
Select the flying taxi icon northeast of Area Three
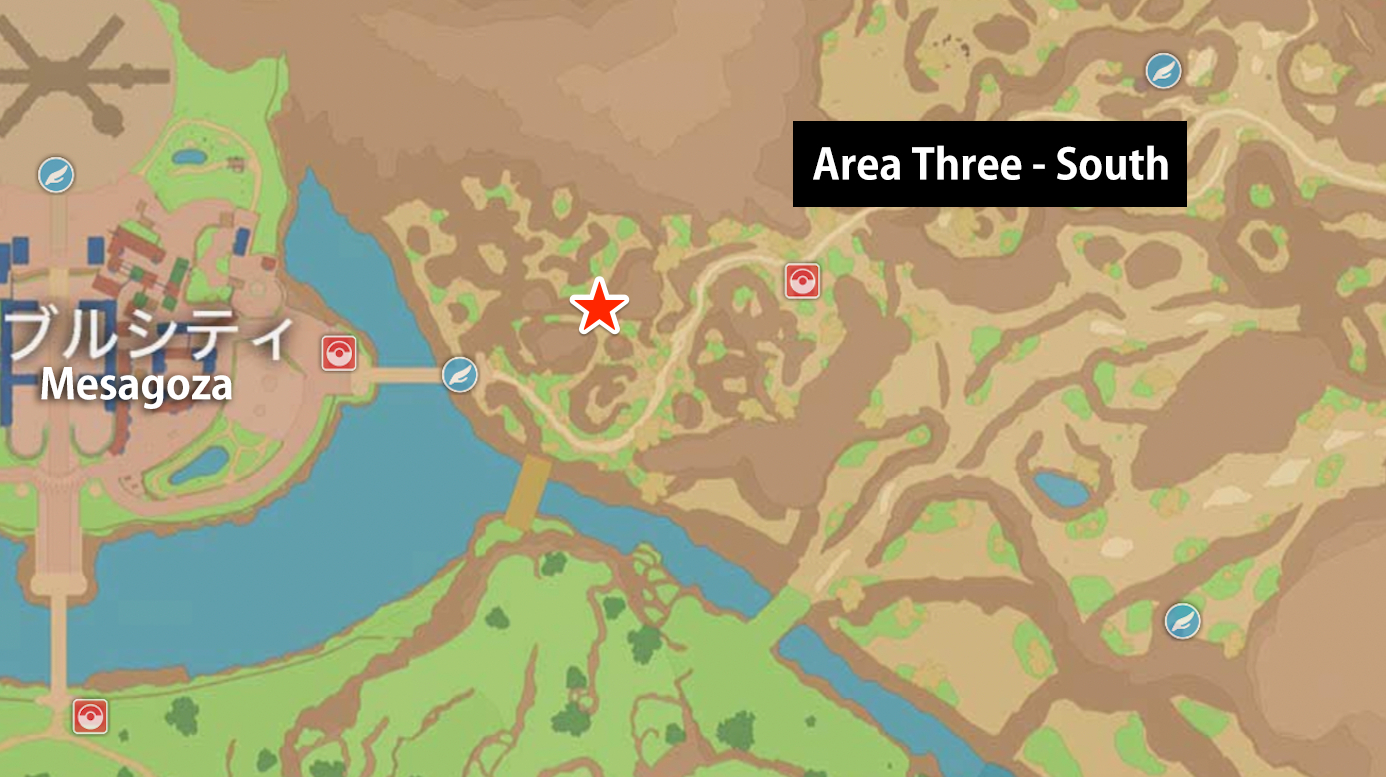tap(1161, 71)
